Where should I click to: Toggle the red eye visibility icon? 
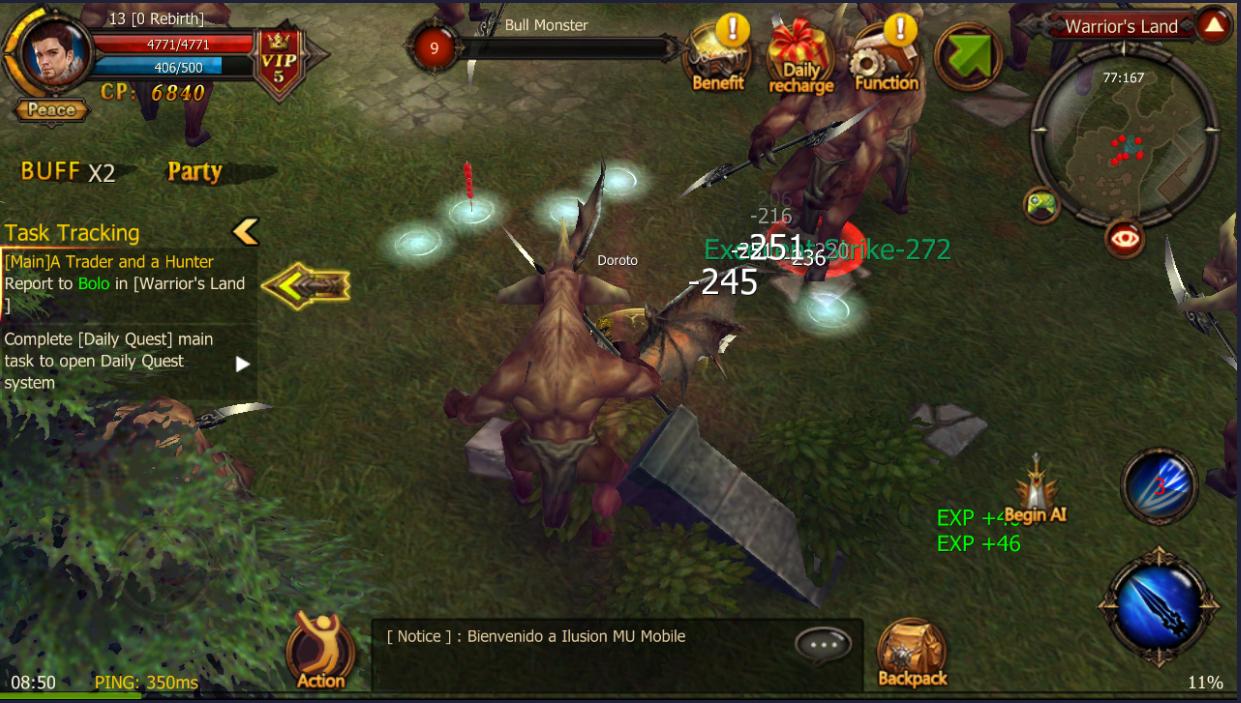coord(1124,238)
